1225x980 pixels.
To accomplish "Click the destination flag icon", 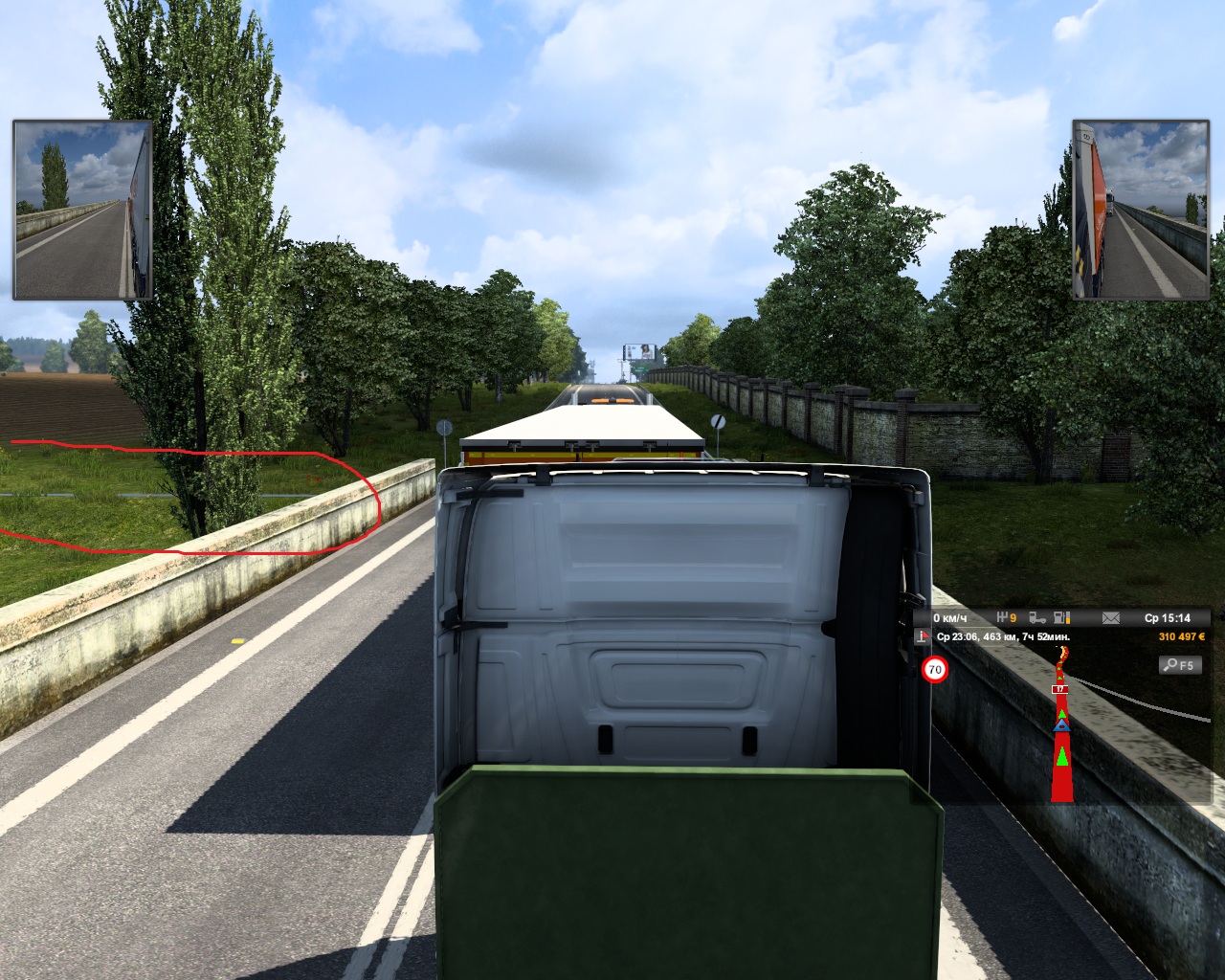I will coord(924,636).
